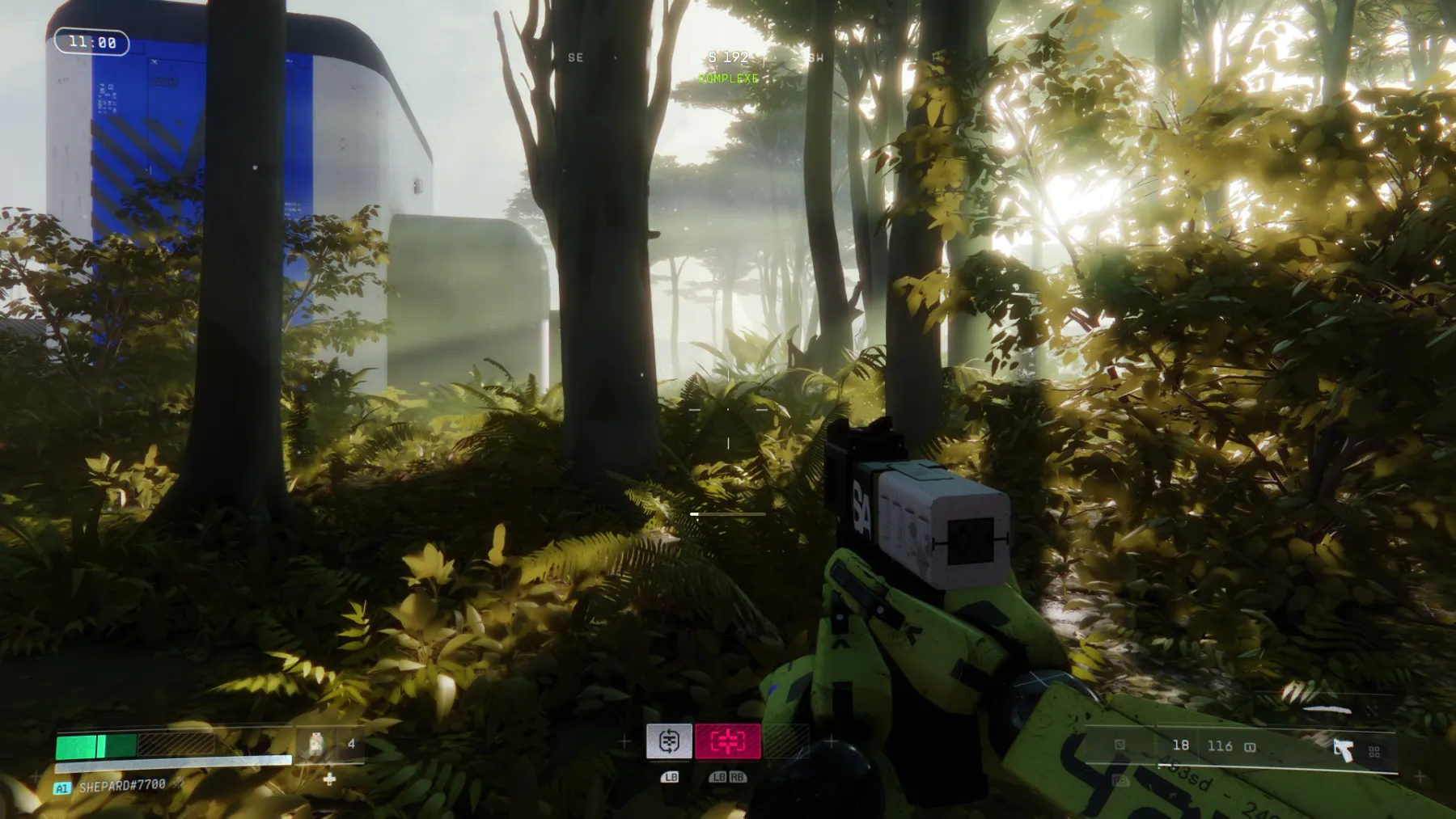Activate the white swap-arrows ability icon
The image size is (1456, 819).
(x=669, y=741)
